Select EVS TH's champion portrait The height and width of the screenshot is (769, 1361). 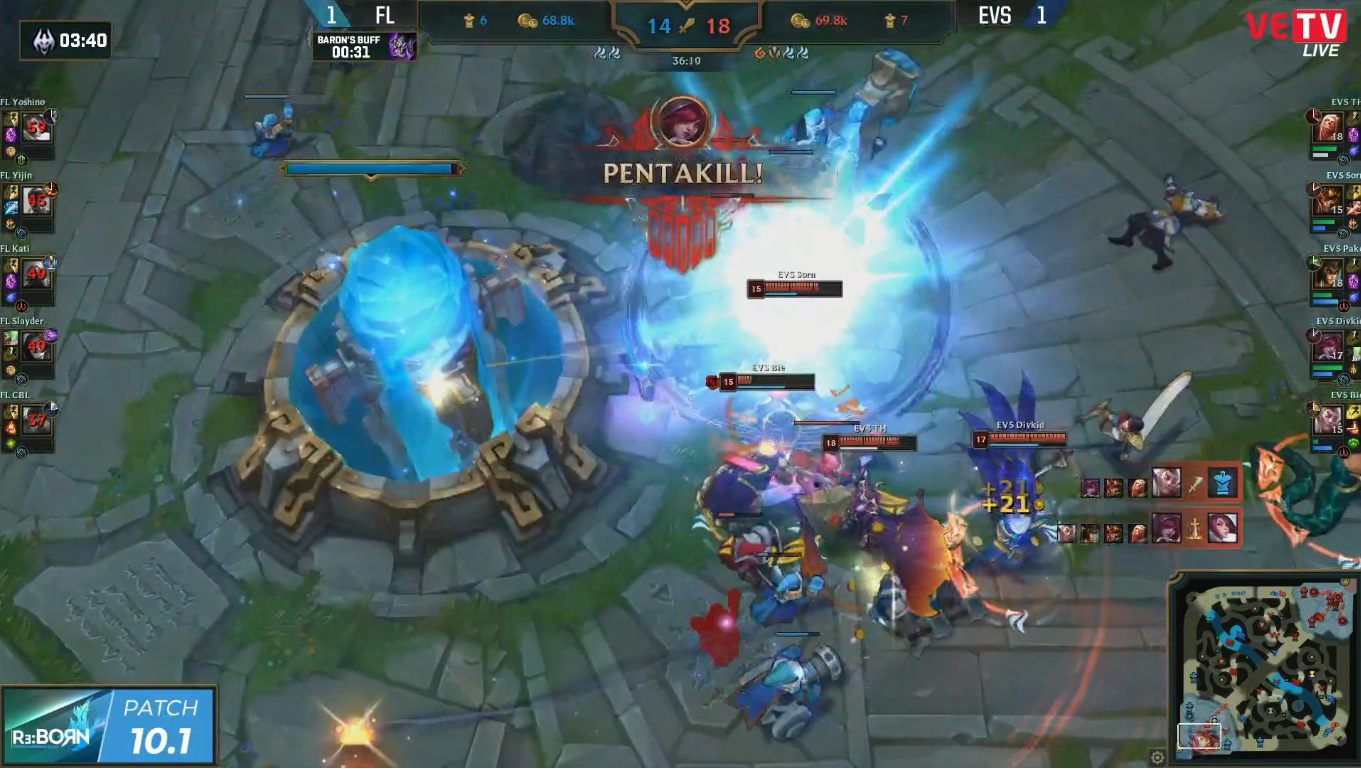tap(1328, 128)
